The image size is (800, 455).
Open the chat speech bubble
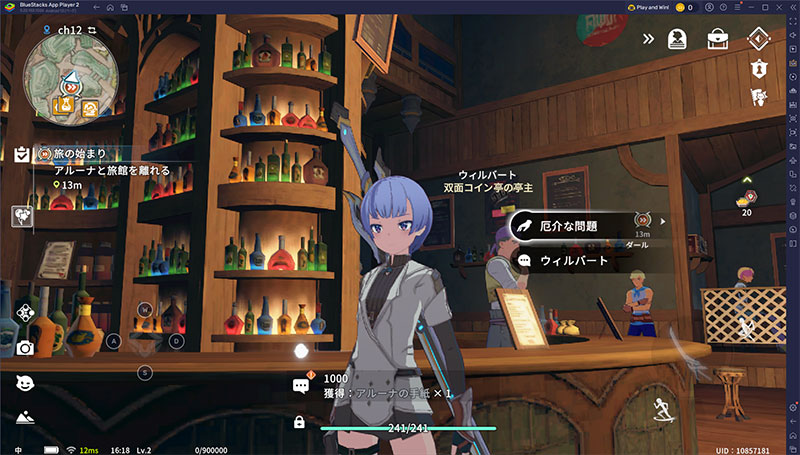point(300,385)
